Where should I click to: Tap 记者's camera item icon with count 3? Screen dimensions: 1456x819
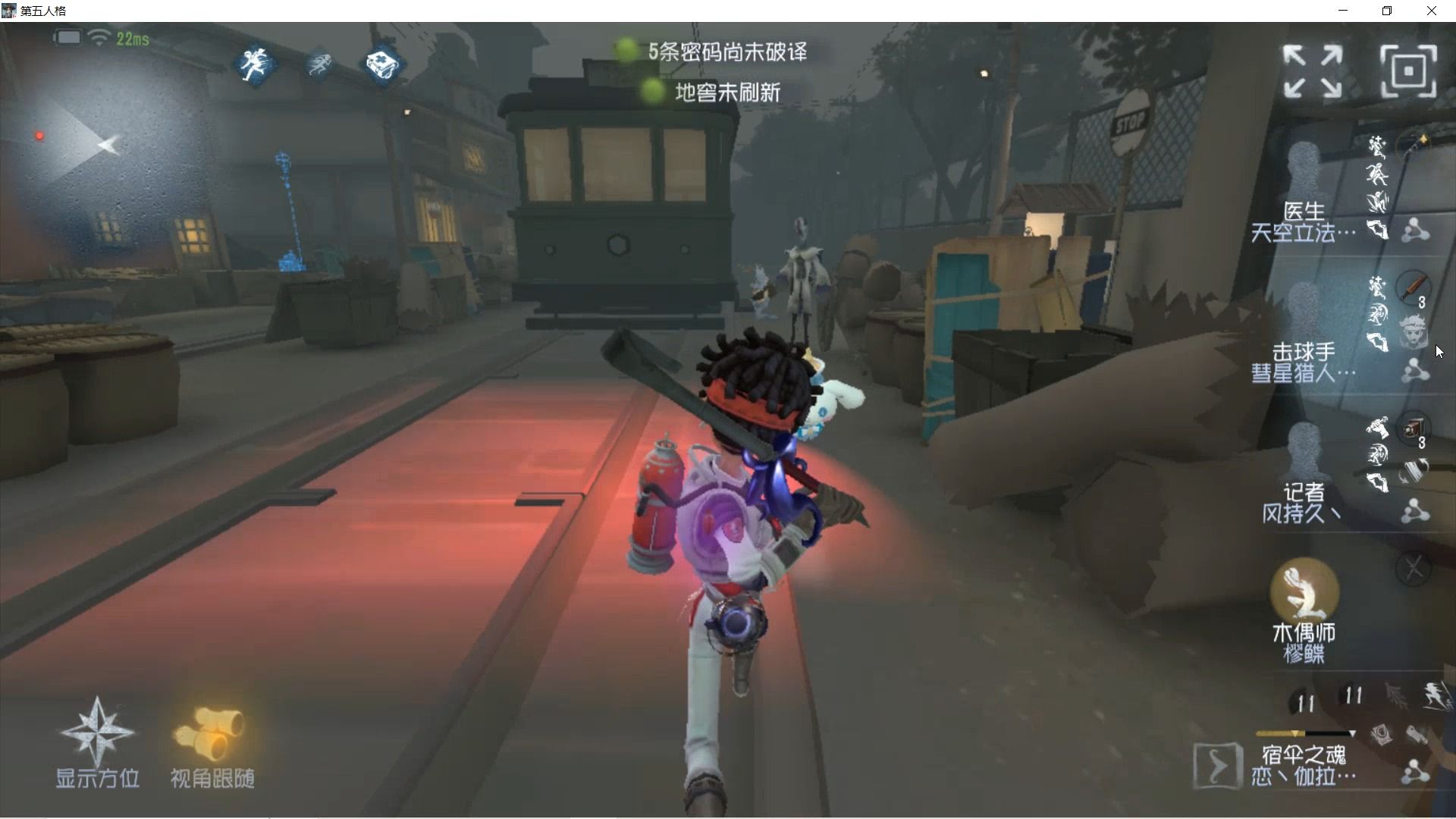(1412, 427)
